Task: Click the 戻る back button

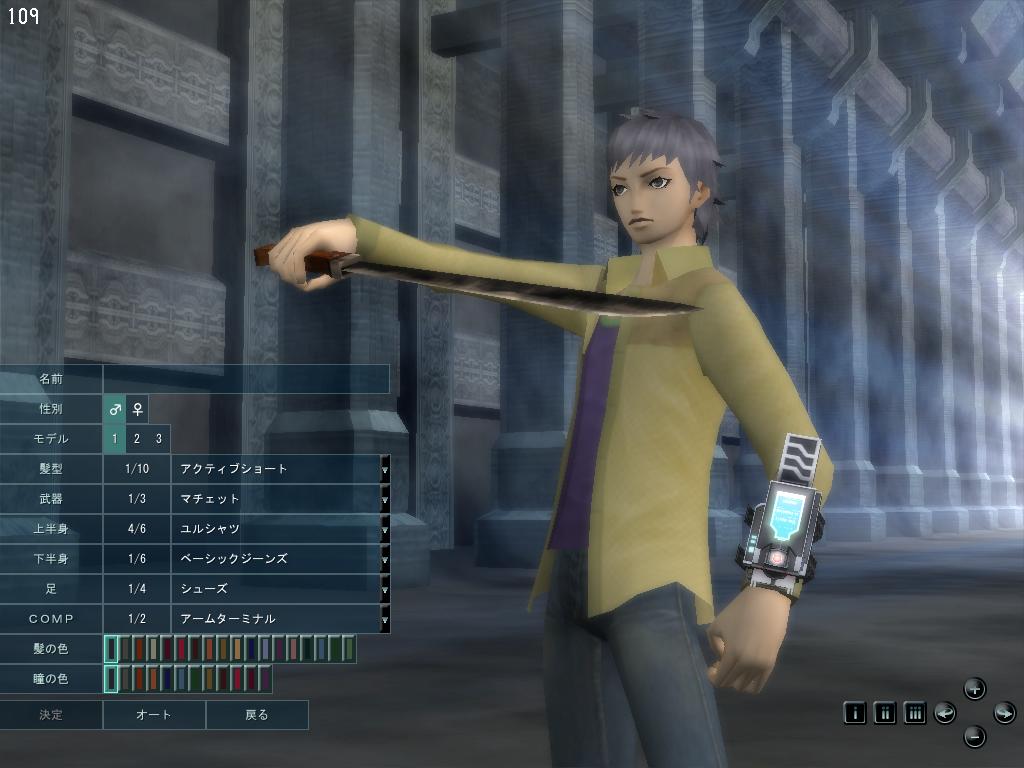Action: 257,715
